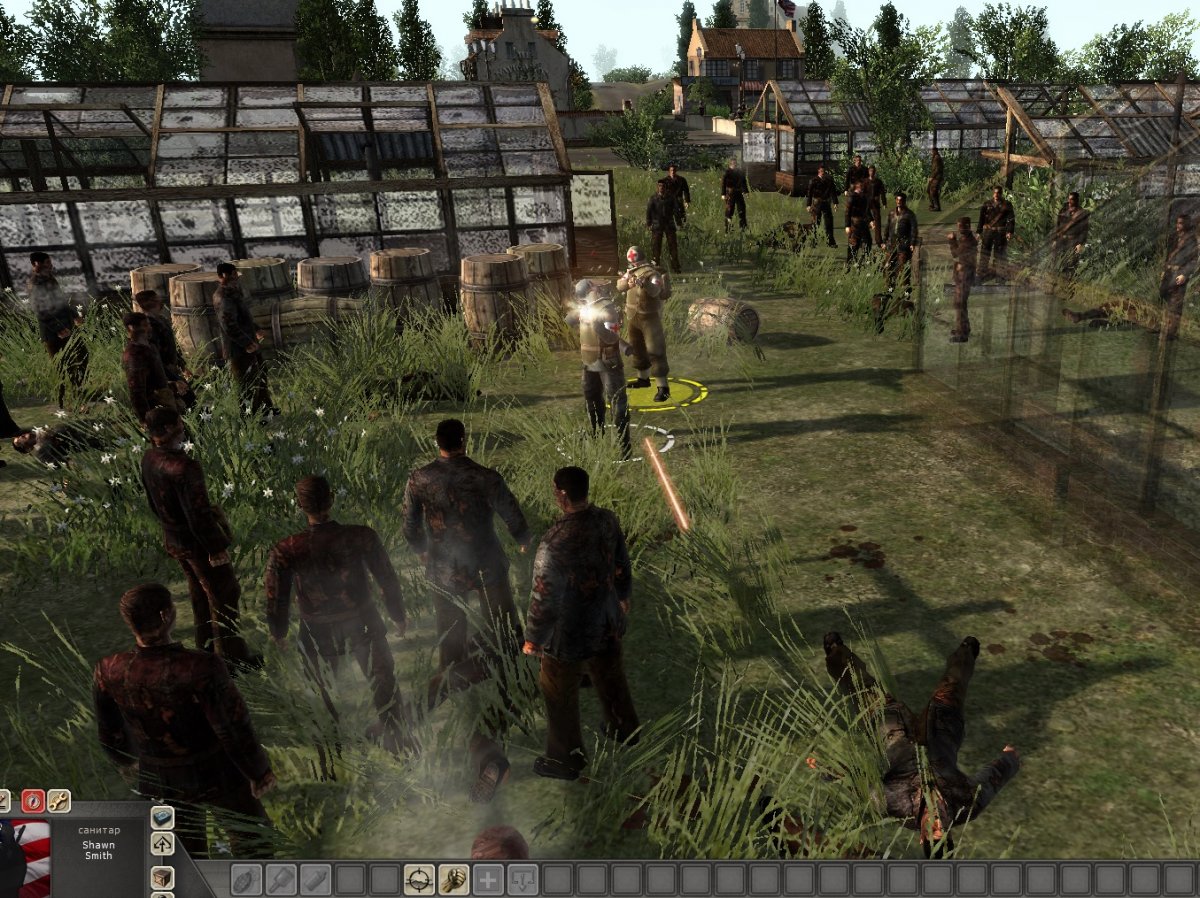Viewport: 1200px width, 898px height.
Task: Click the red compass icon
Action: (32, 800)
